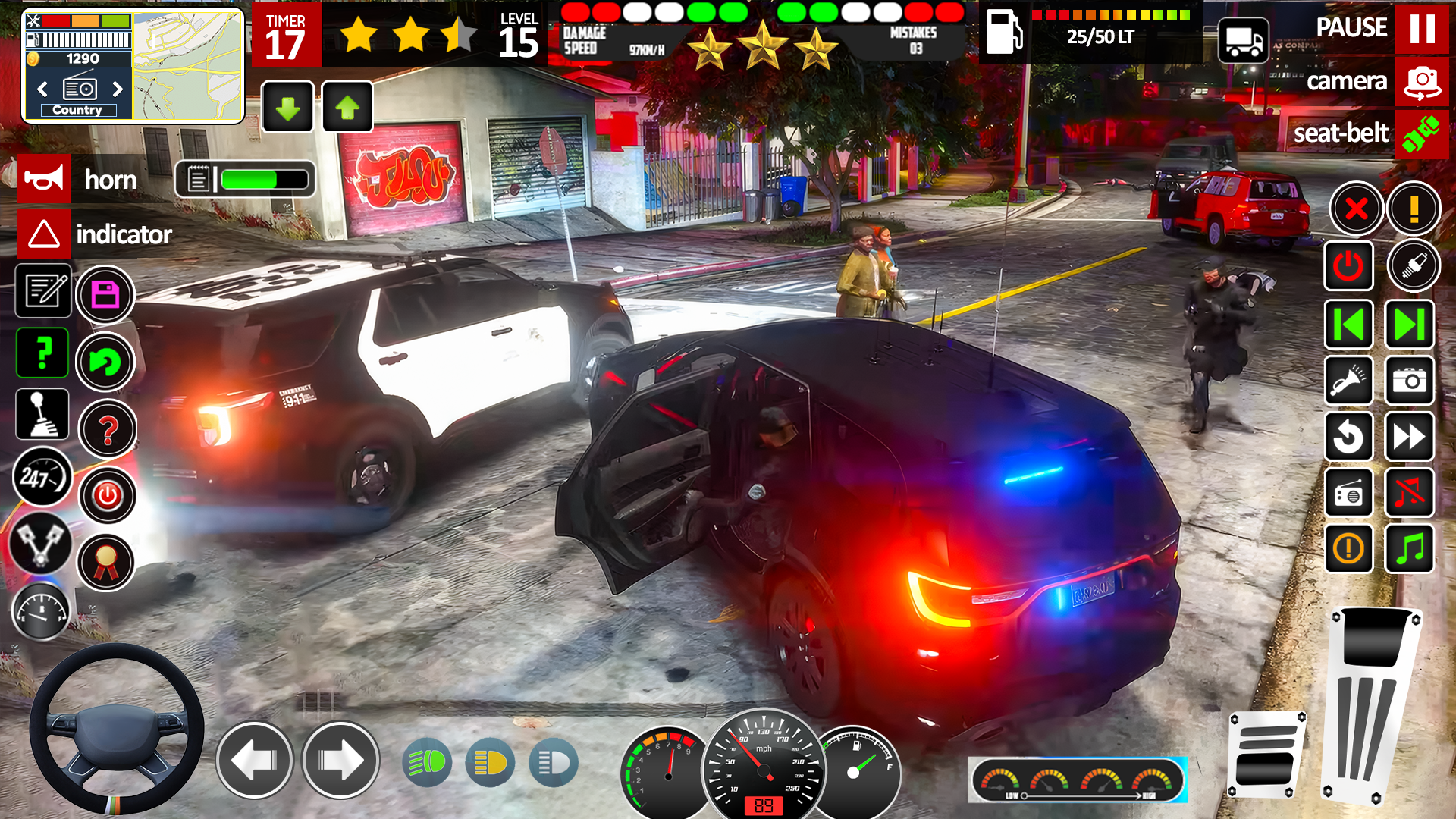The height and width of the screenshot is (819, 1456).
Task: Go to previous radio station with left chevron
Action: click(x=41, y=89)
